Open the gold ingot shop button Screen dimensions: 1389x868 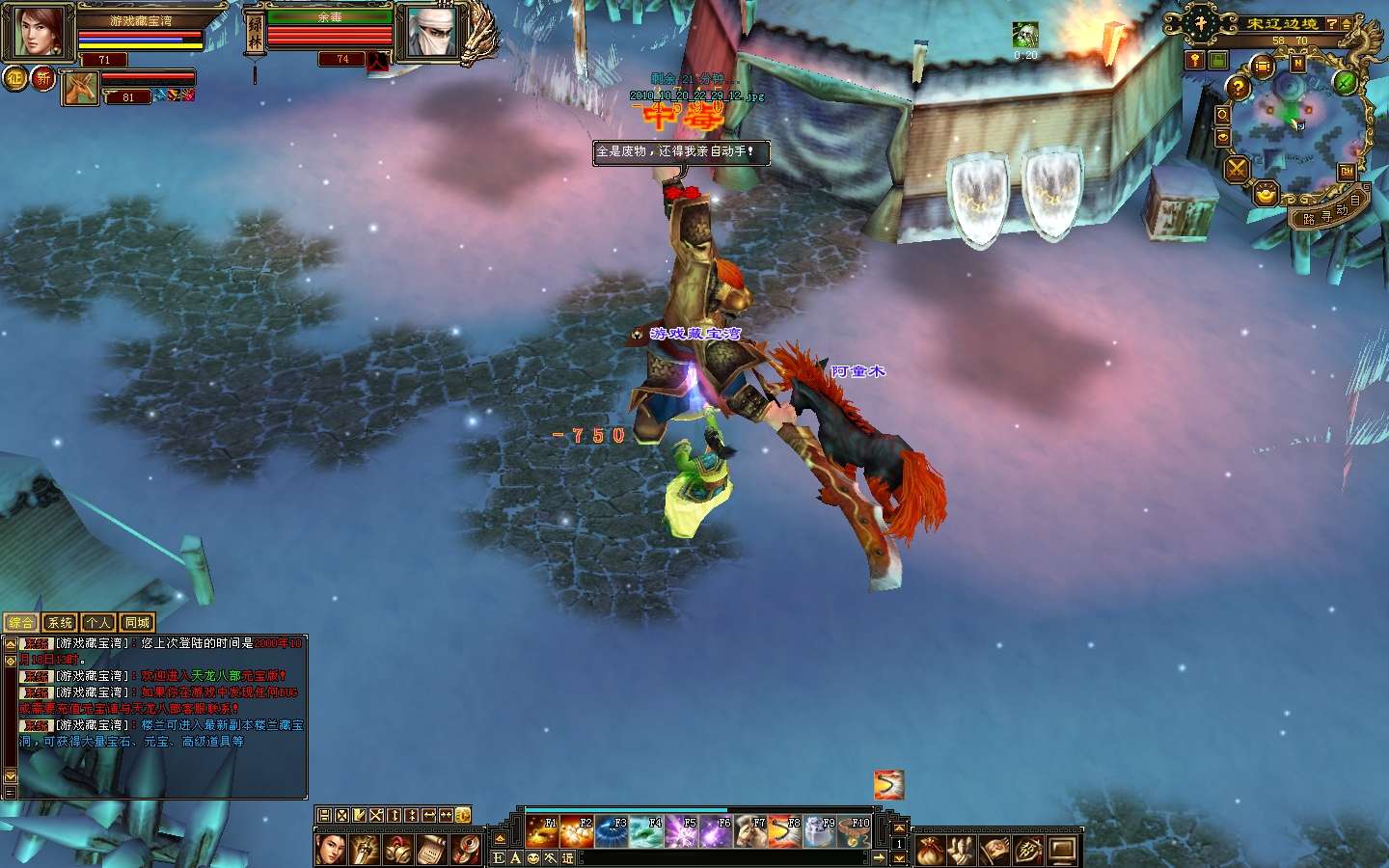[x=1266, y=195]
